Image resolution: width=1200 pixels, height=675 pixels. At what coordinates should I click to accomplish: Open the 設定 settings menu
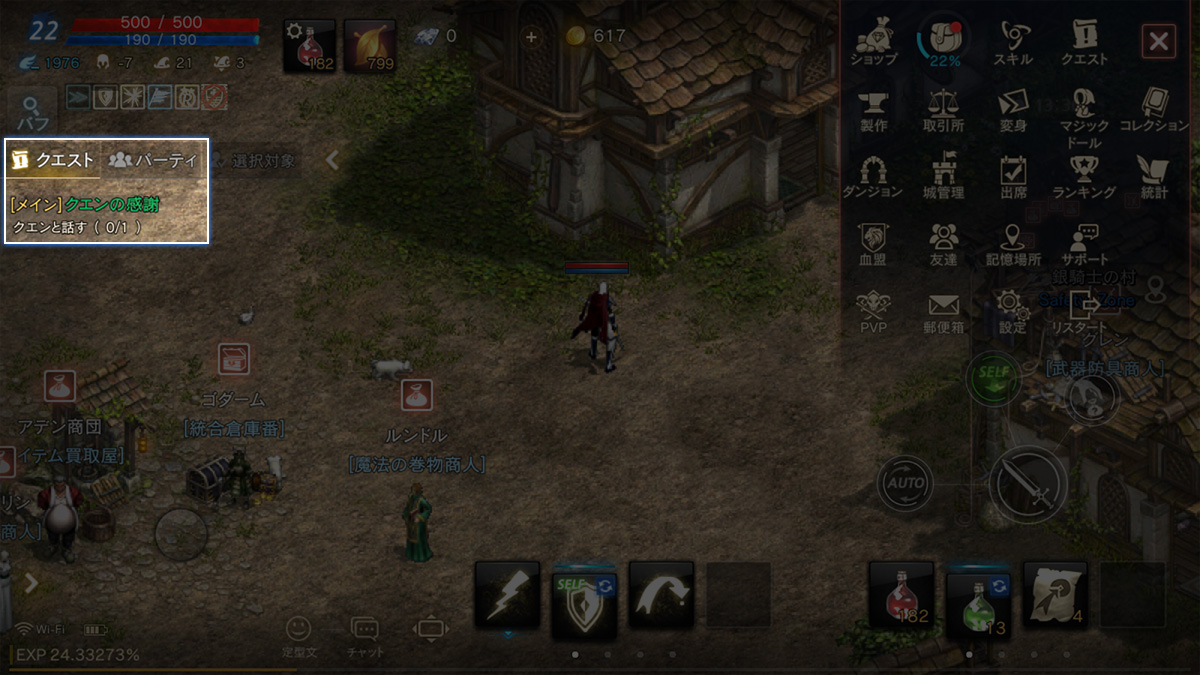click(1012, 311)
